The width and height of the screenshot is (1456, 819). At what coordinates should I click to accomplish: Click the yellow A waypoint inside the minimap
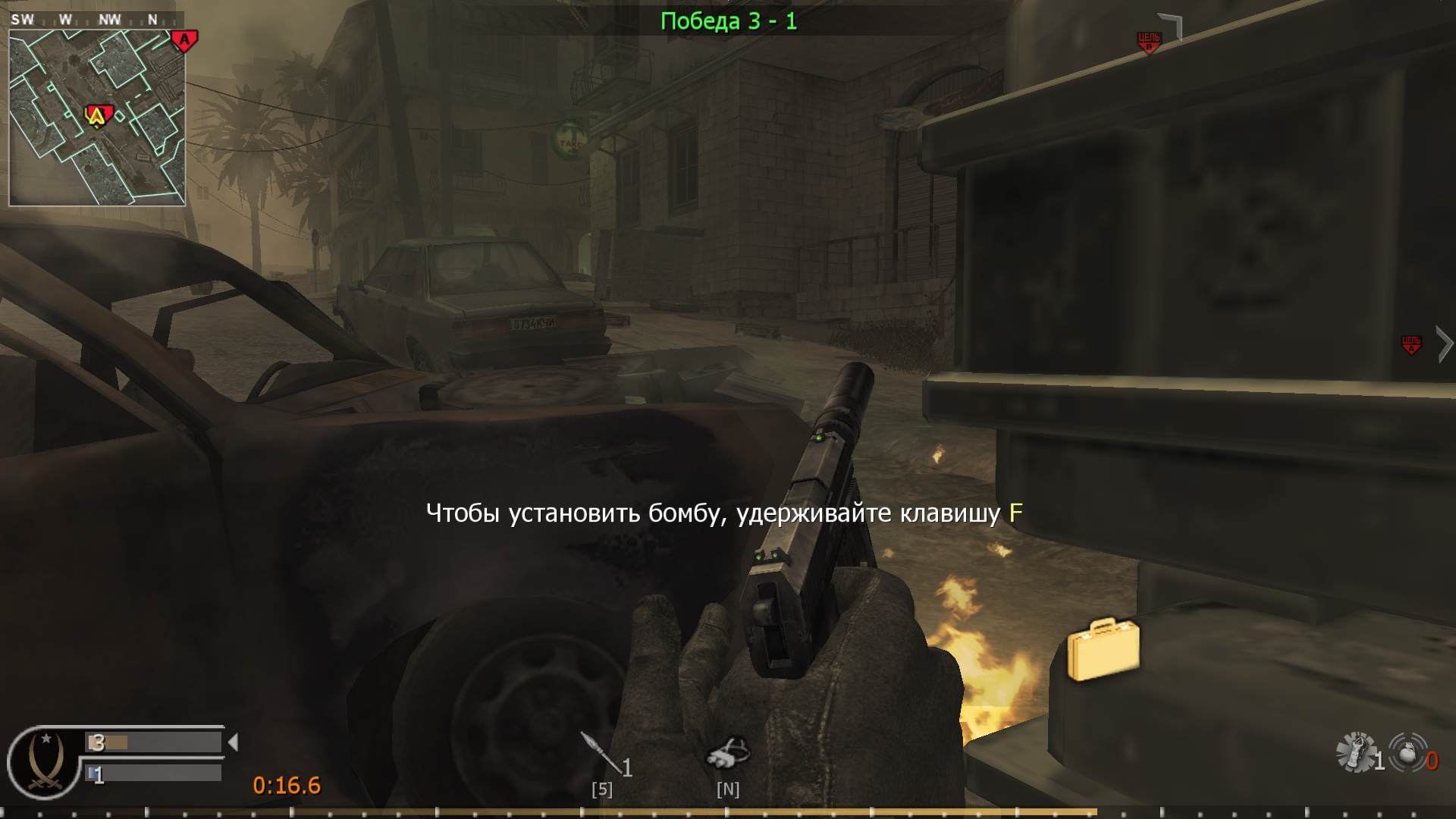[x=96, y=116]
